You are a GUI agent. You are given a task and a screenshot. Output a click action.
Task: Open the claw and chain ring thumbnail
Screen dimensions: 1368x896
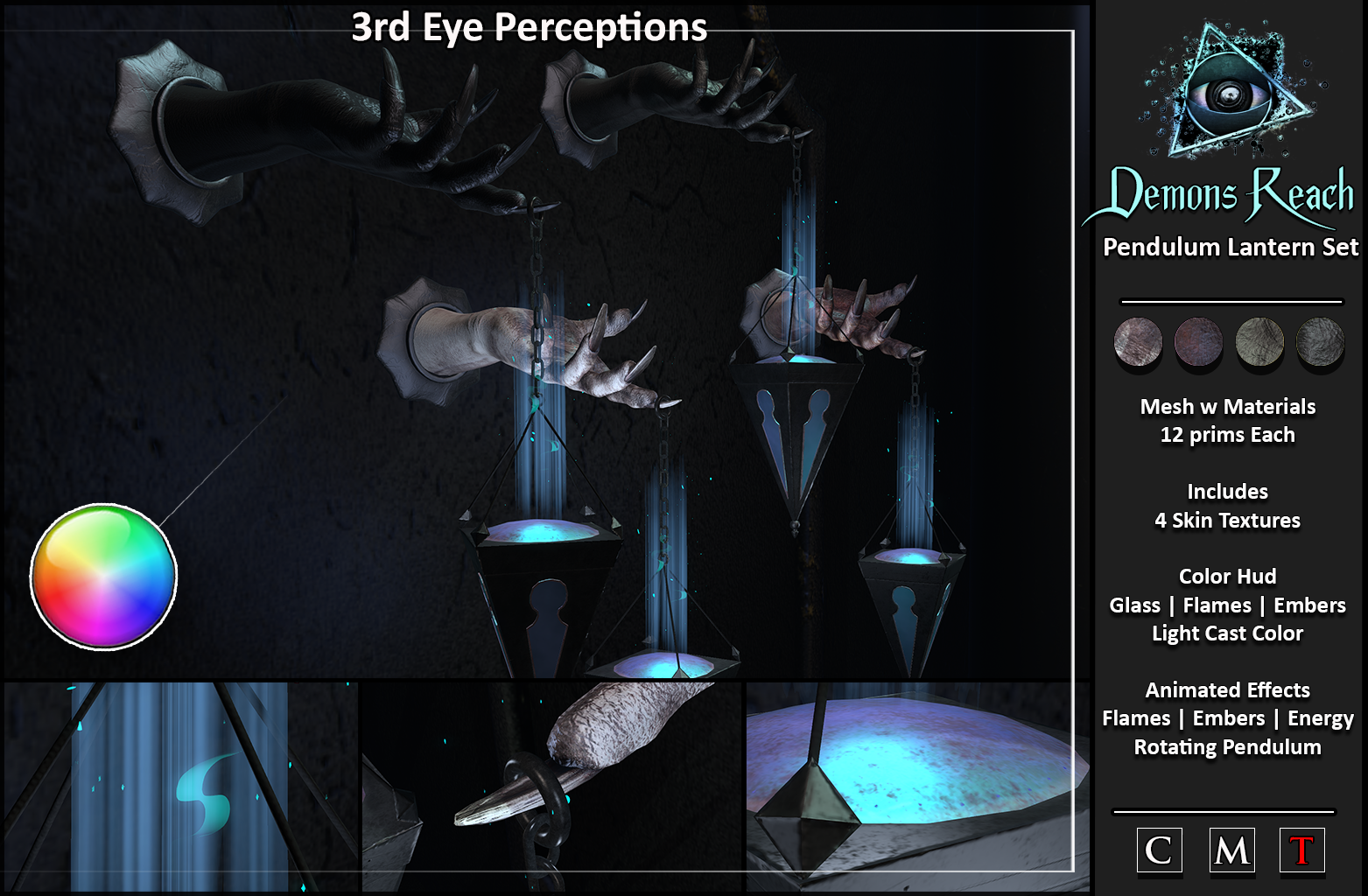tap(551, 787)
